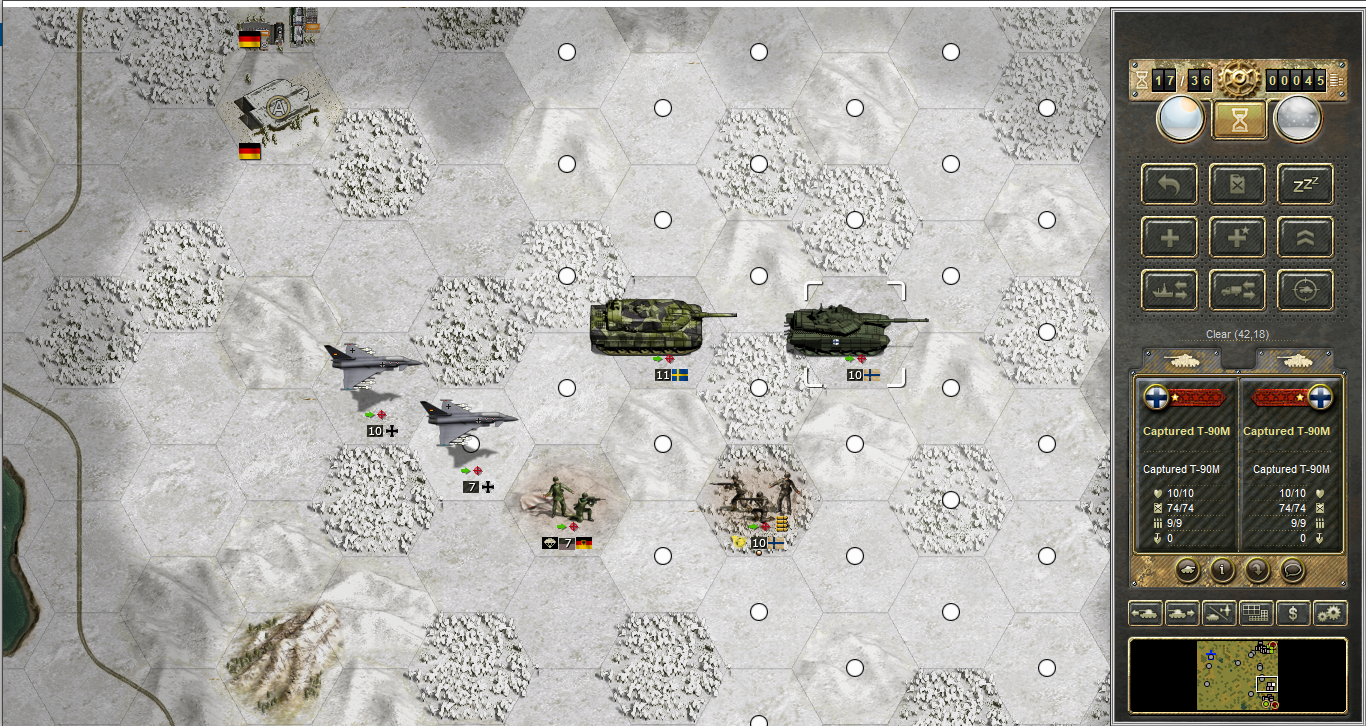Click the round tank icon button
The height and width of the screenshot is (726, 1366).
(x=1185, y=570)
